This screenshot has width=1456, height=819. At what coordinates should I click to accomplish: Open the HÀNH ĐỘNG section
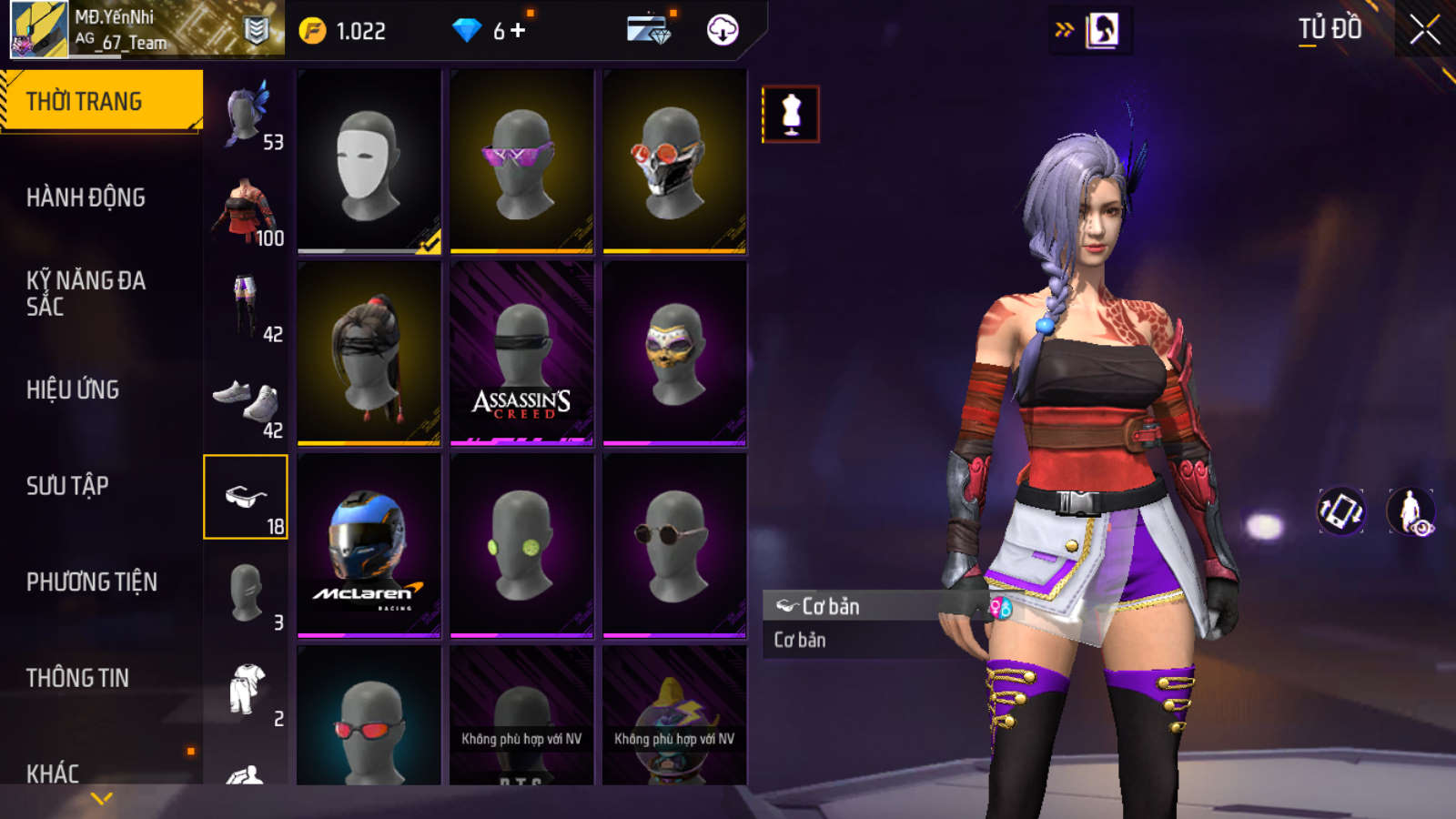[x=86, y=197]
